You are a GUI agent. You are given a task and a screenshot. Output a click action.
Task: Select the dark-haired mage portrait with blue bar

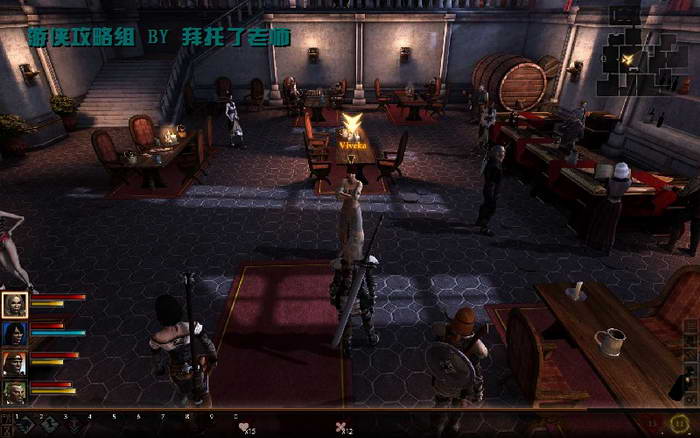15,333
